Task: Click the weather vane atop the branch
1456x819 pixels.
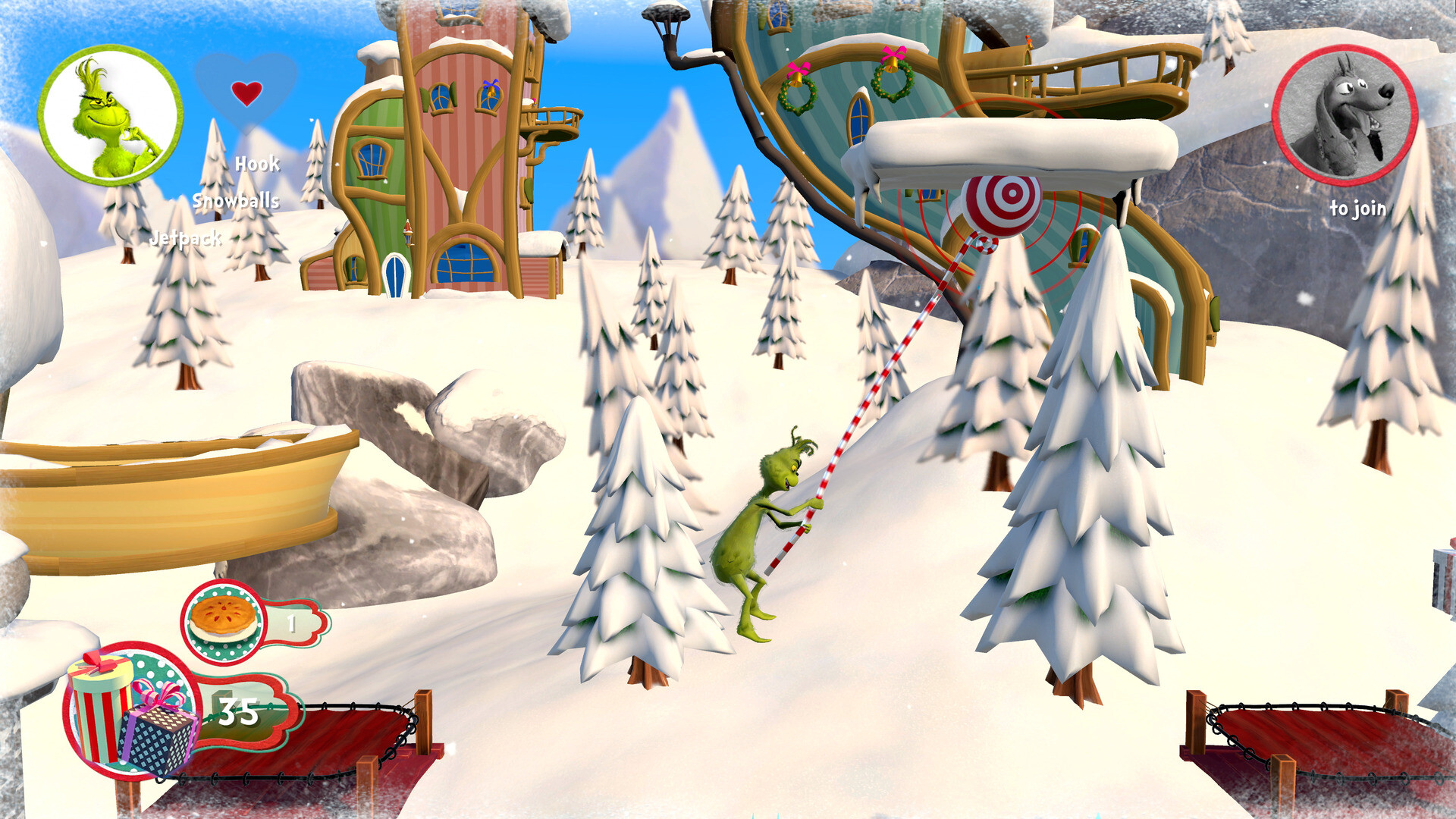Action: (666, 14)
